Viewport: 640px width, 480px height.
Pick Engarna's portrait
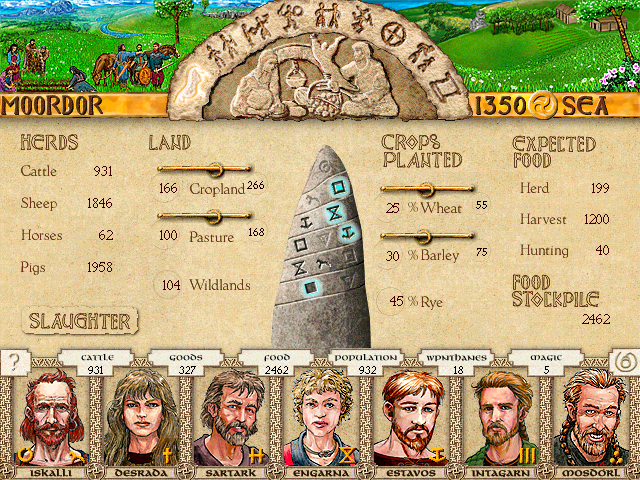coord(322,417)
